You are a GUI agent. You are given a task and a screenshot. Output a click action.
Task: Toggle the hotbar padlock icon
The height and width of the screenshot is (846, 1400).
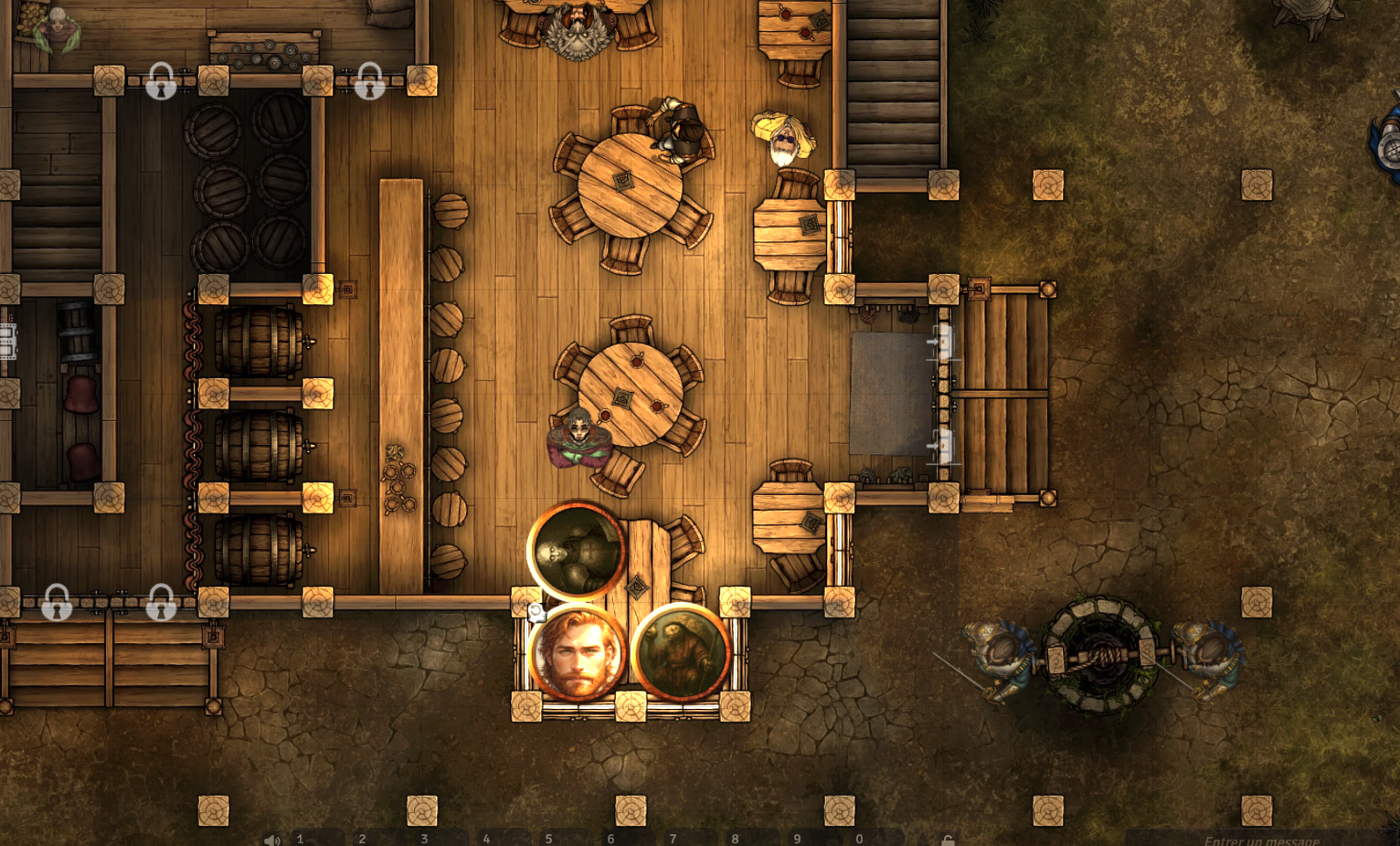948,840
